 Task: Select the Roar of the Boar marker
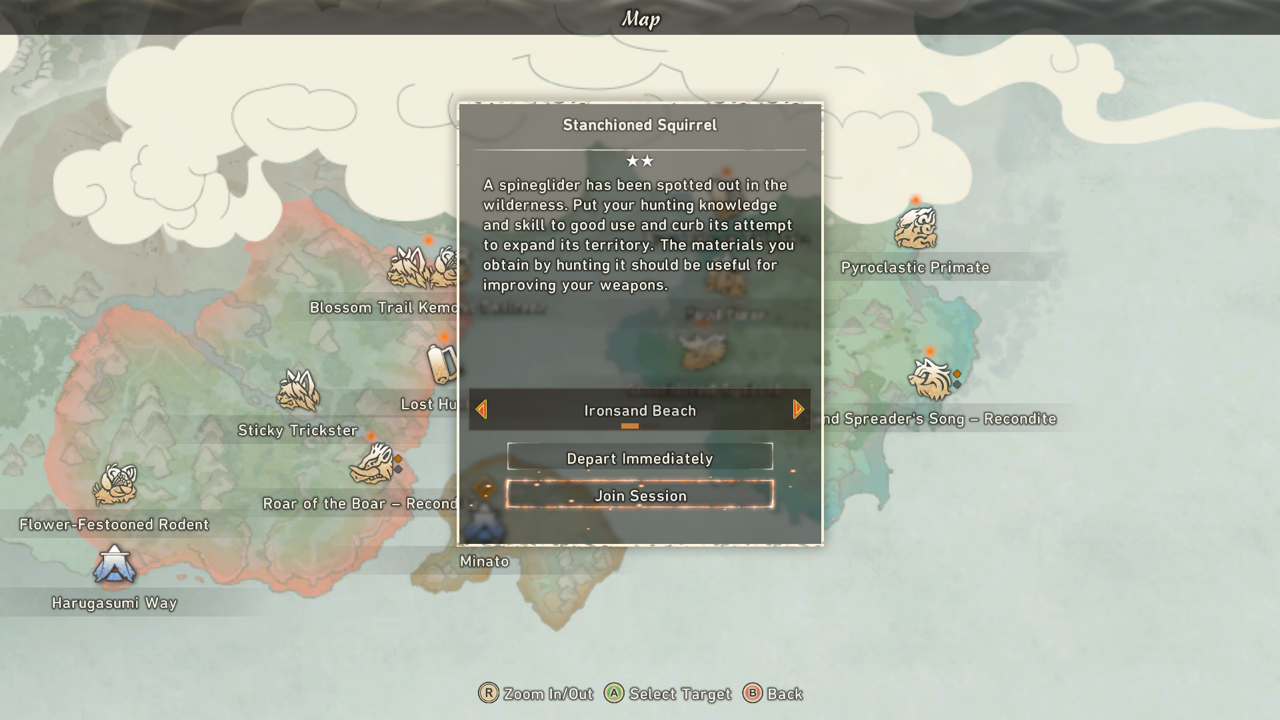372,465
